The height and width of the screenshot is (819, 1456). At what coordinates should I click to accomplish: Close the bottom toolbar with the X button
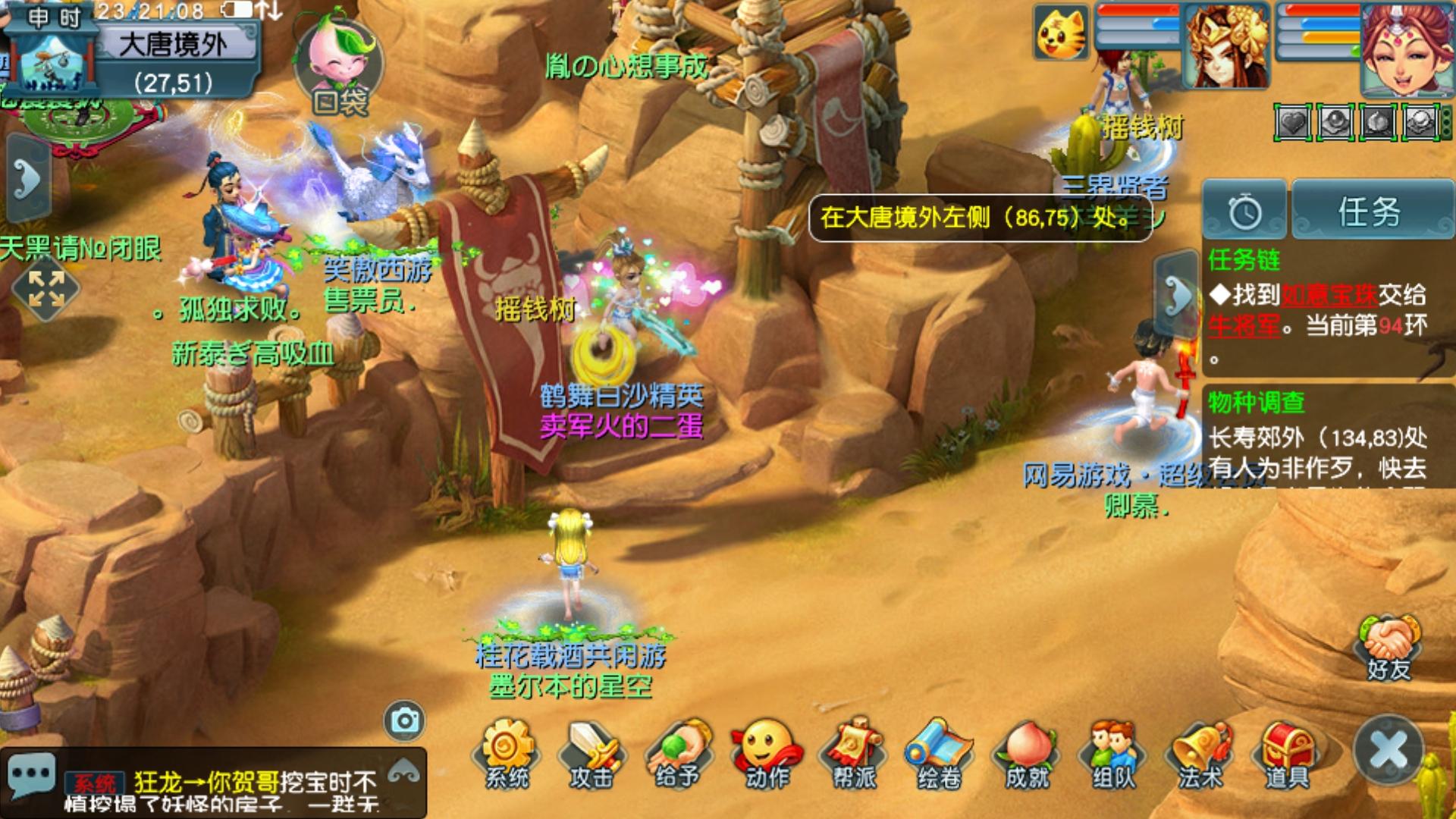[1389, 751]
